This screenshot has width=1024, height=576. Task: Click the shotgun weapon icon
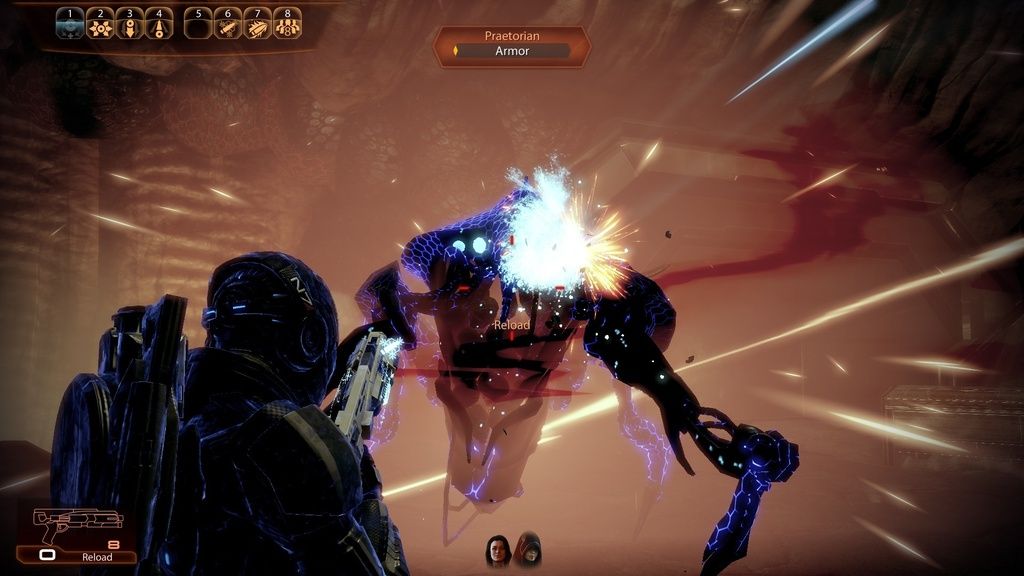[77, 521]
